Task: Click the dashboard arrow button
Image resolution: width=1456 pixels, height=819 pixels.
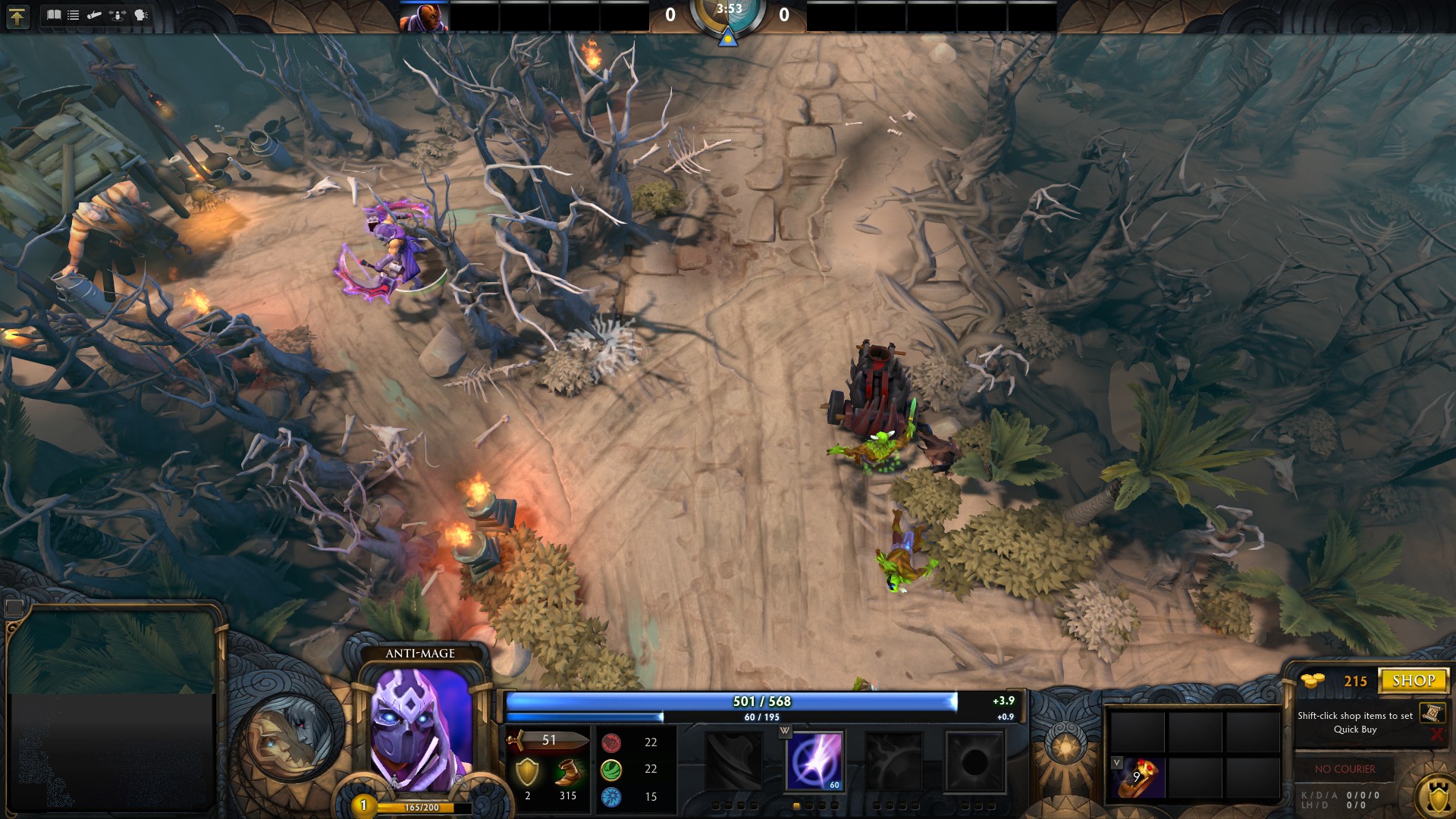Action: click(x=17, y=16)
